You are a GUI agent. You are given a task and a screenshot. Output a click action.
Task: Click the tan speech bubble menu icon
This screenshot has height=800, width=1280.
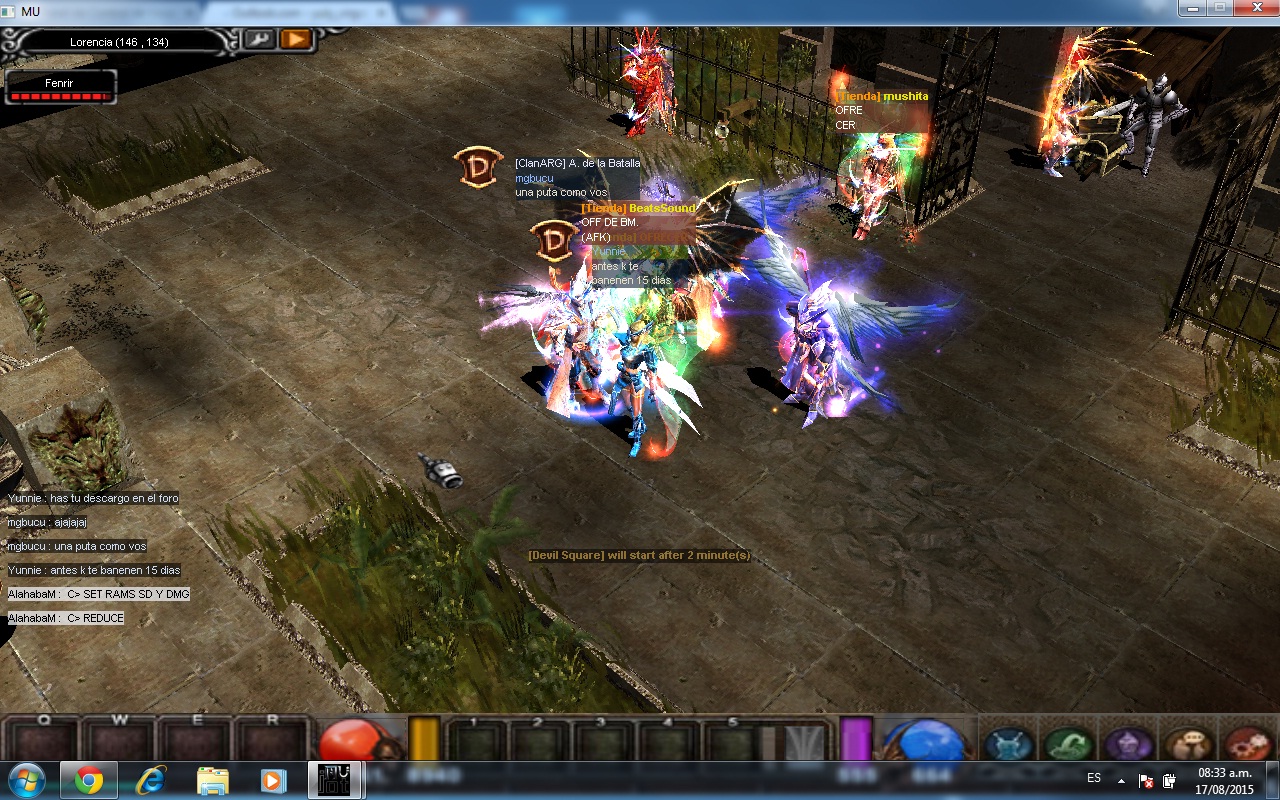(x=1188, y=744)
